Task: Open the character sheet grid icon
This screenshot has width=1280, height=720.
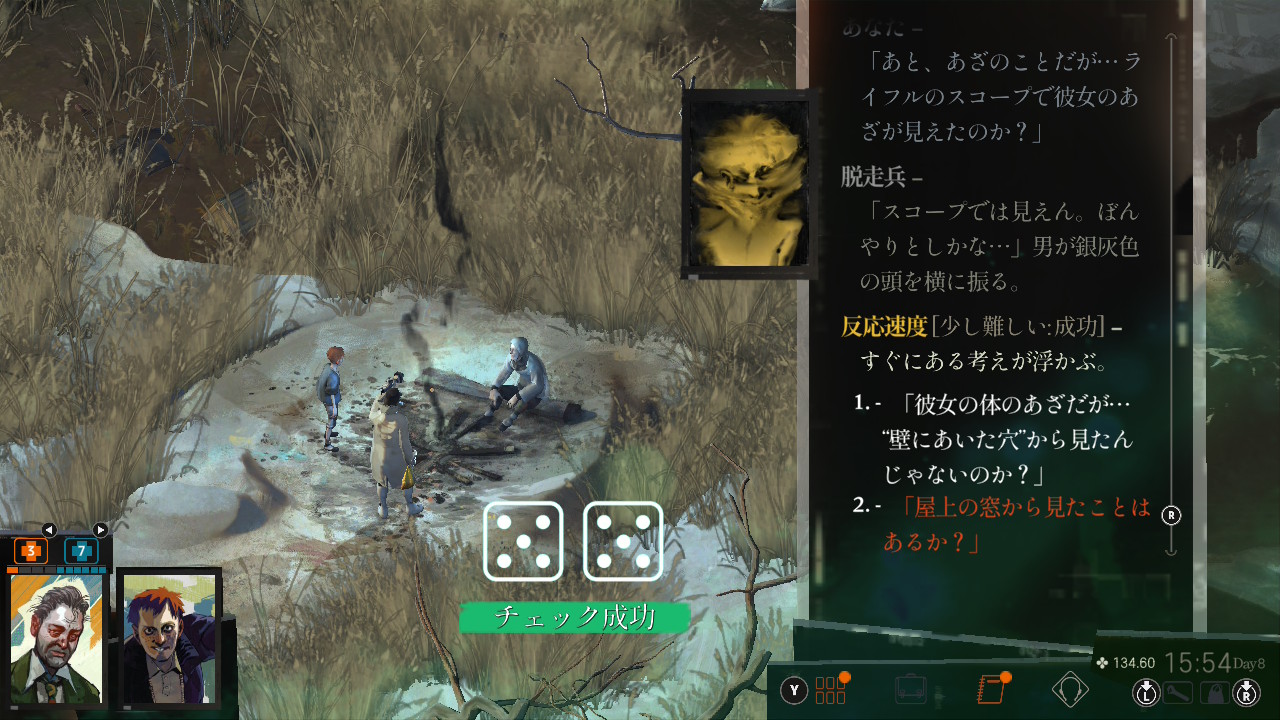Action: point(830,690)
